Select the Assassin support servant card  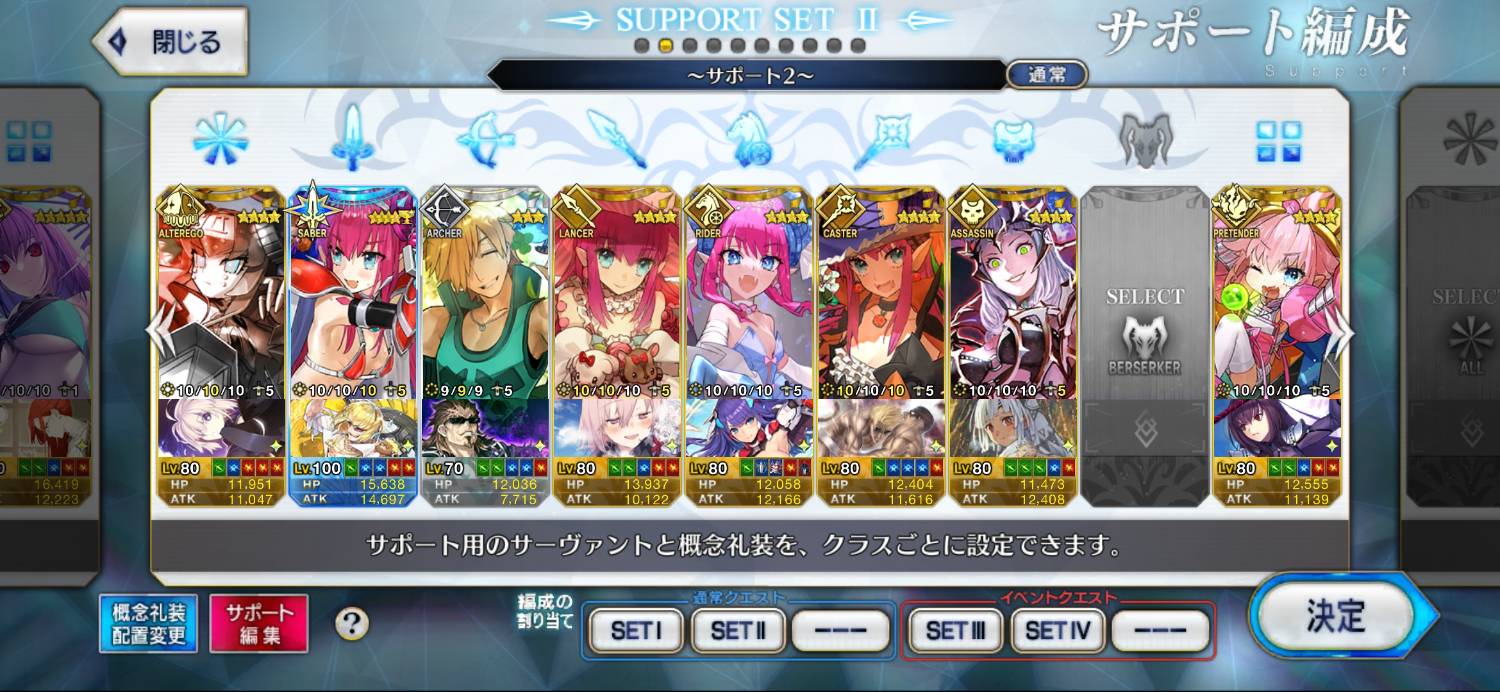[x=1012, y=300]
